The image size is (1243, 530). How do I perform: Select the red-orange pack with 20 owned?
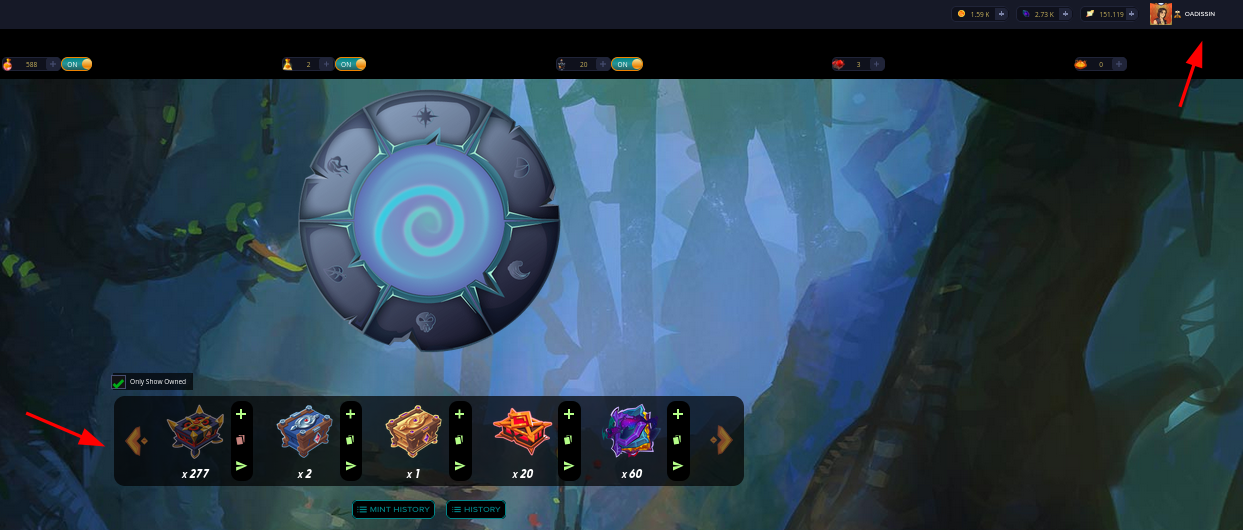[x=522, y=431]
